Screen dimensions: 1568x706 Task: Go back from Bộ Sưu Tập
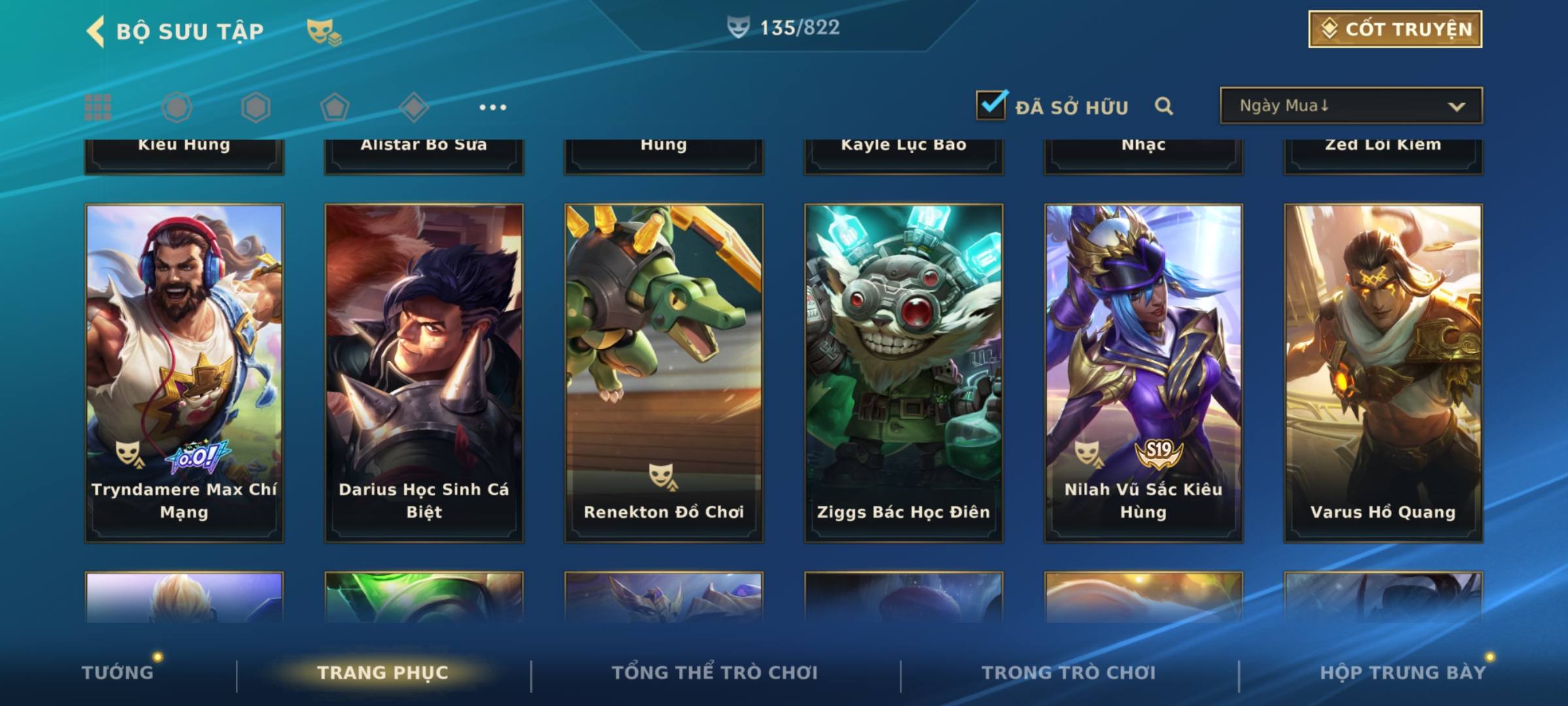click(x=96, y=31)
